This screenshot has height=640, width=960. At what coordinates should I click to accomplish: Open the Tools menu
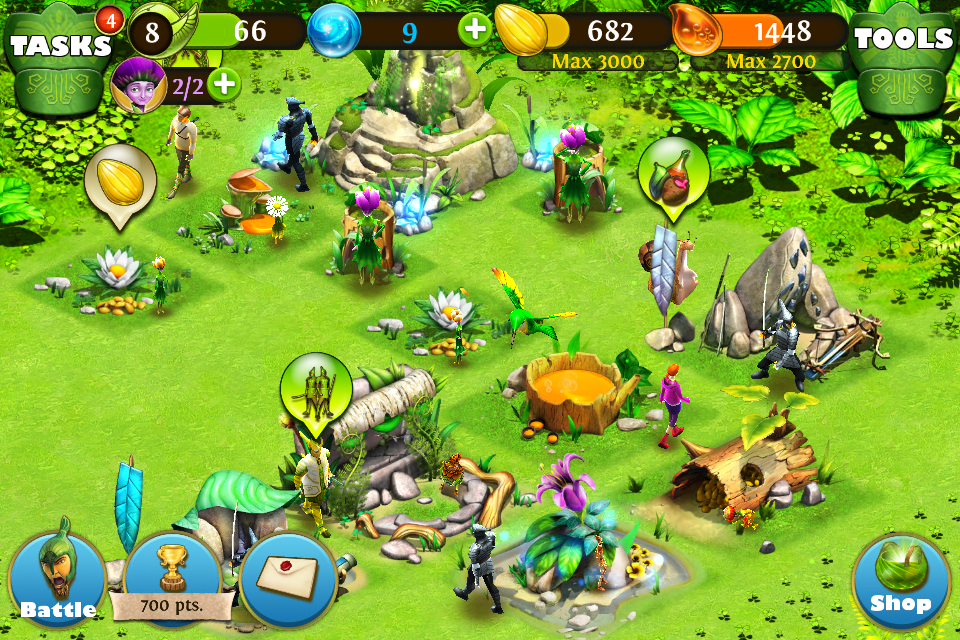coord(903,42)
